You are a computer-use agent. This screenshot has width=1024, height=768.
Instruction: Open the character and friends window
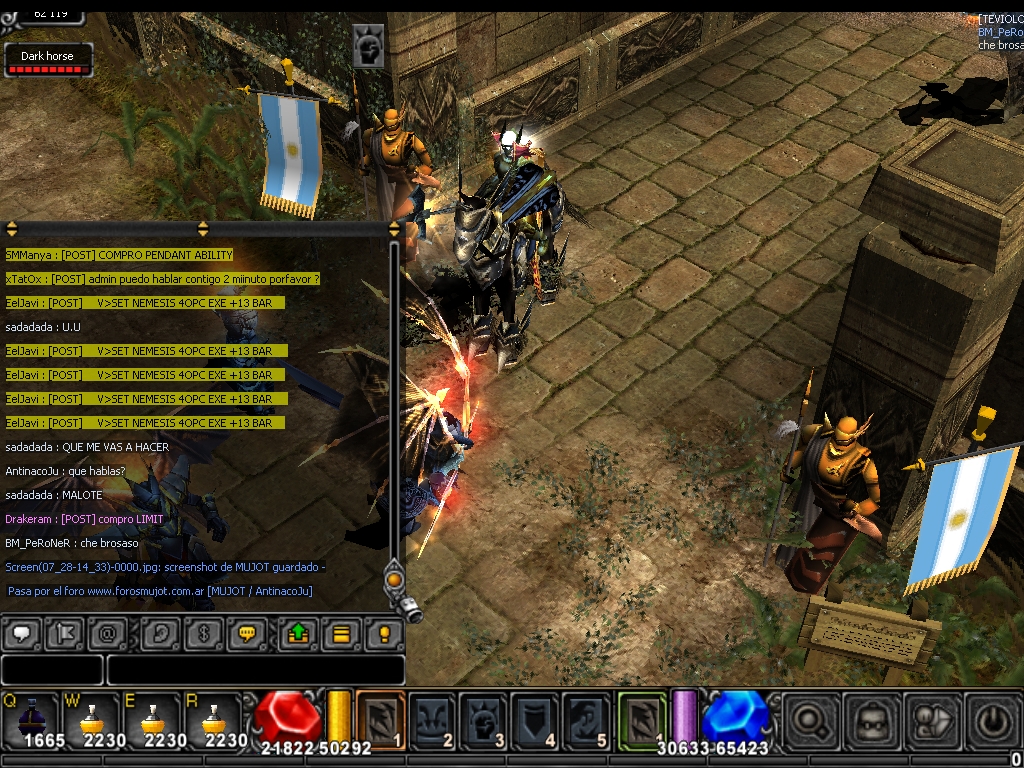tap(933, 720)
